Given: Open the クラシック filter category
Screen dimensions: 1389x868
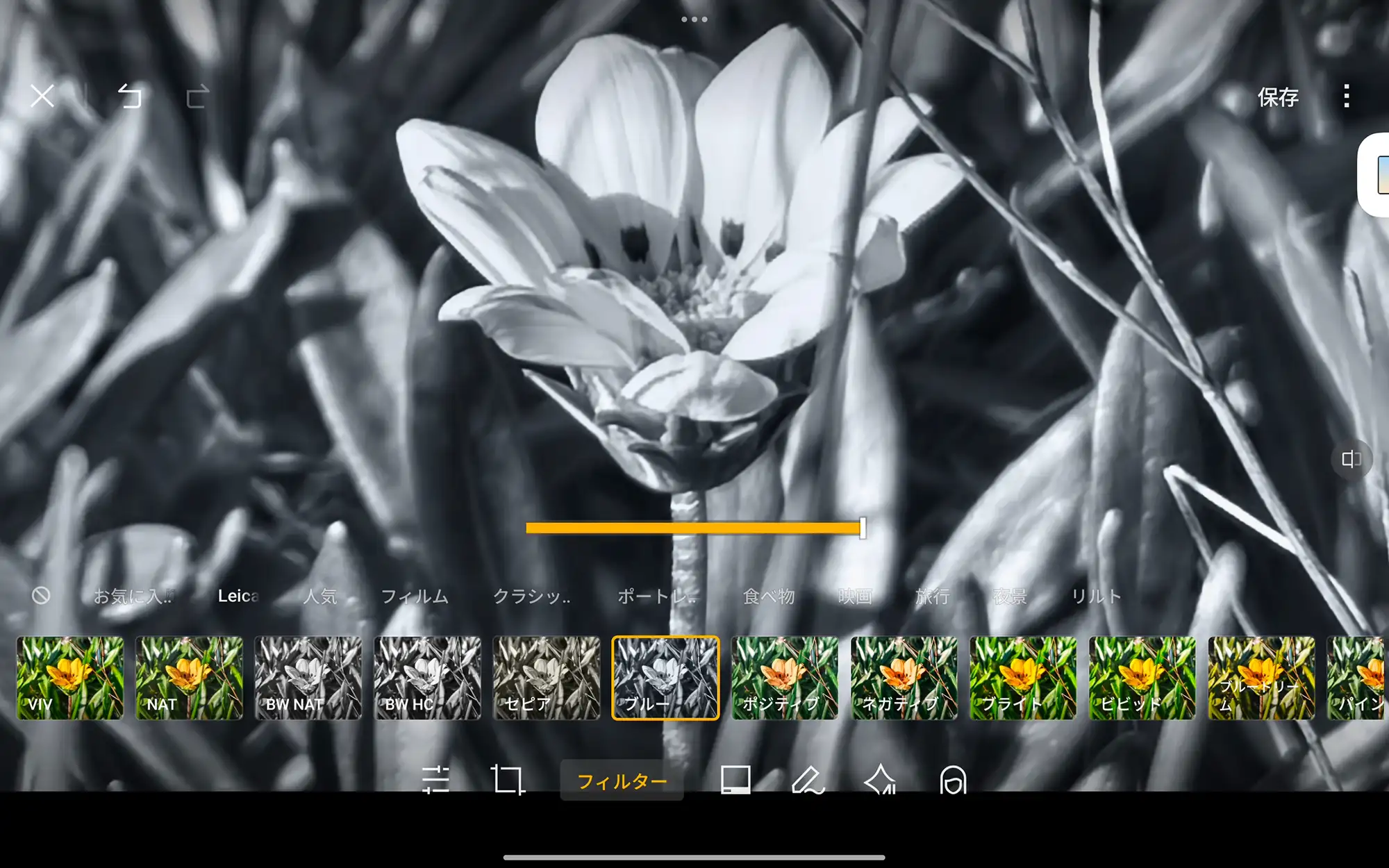Looking at the screenshot, I should pos(534,596).
